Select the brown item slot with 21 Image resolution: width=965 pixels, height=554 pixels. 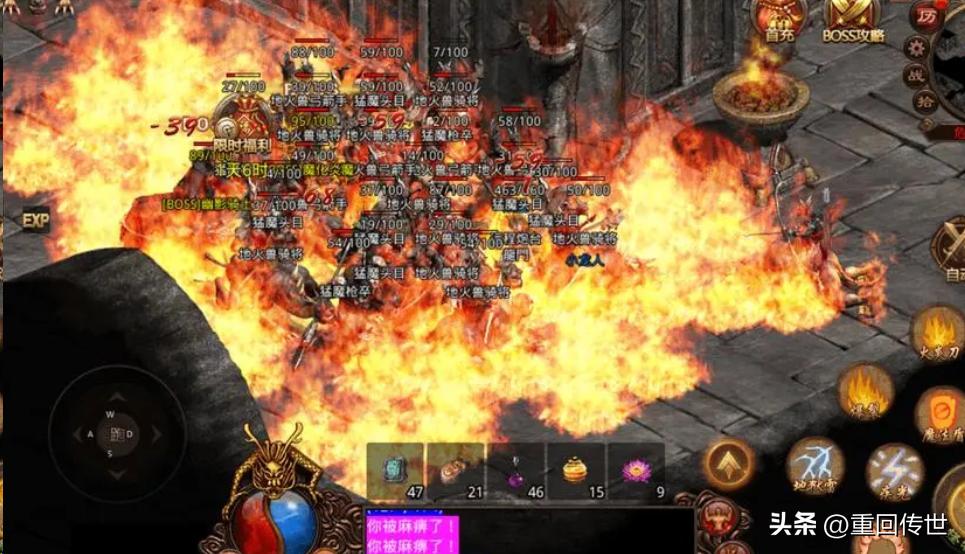point(455,471)
